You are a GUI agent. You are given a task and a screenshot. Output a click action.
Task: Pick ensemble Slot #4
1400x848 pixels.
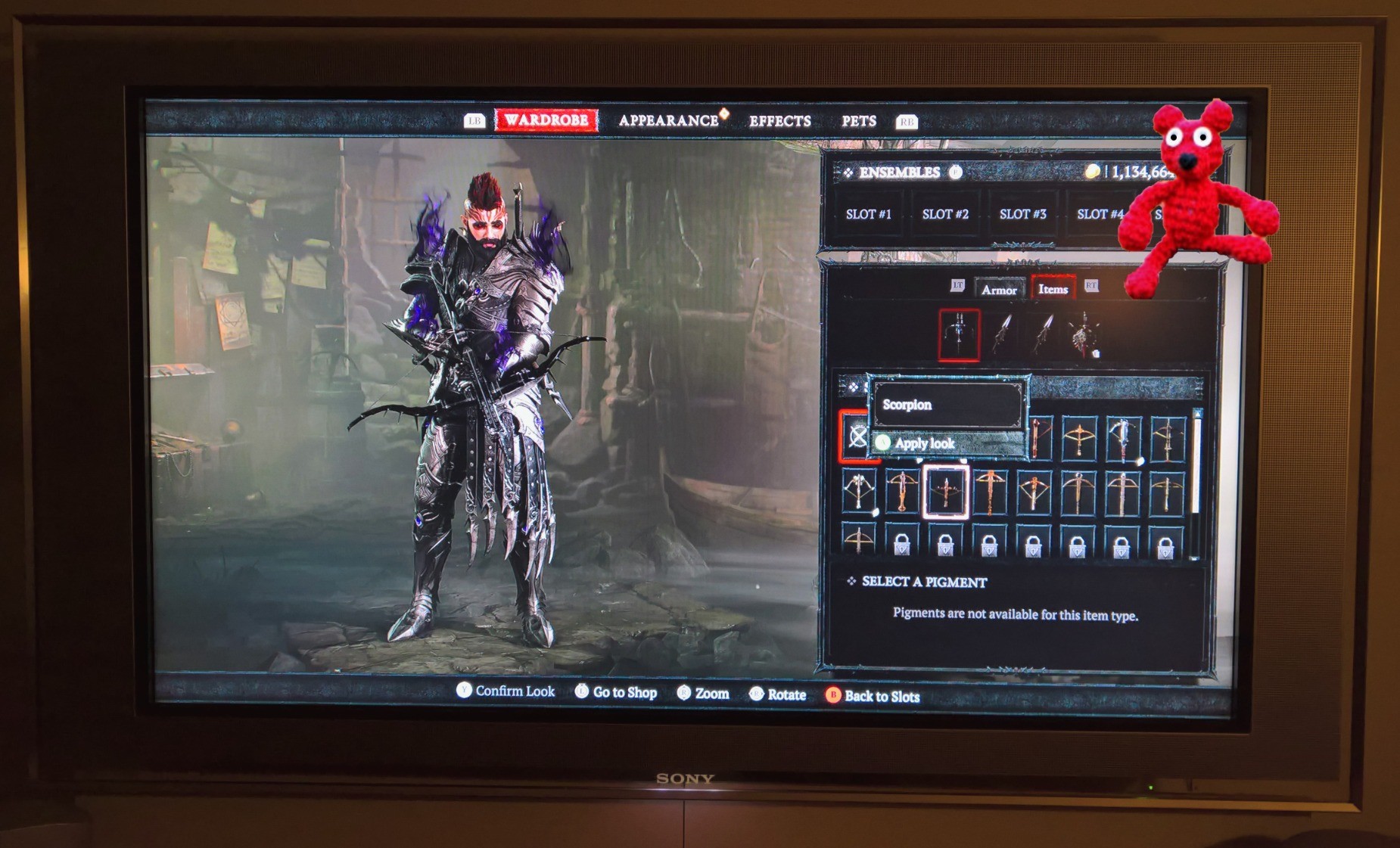pyautogui.click(x=1099, y=214)
